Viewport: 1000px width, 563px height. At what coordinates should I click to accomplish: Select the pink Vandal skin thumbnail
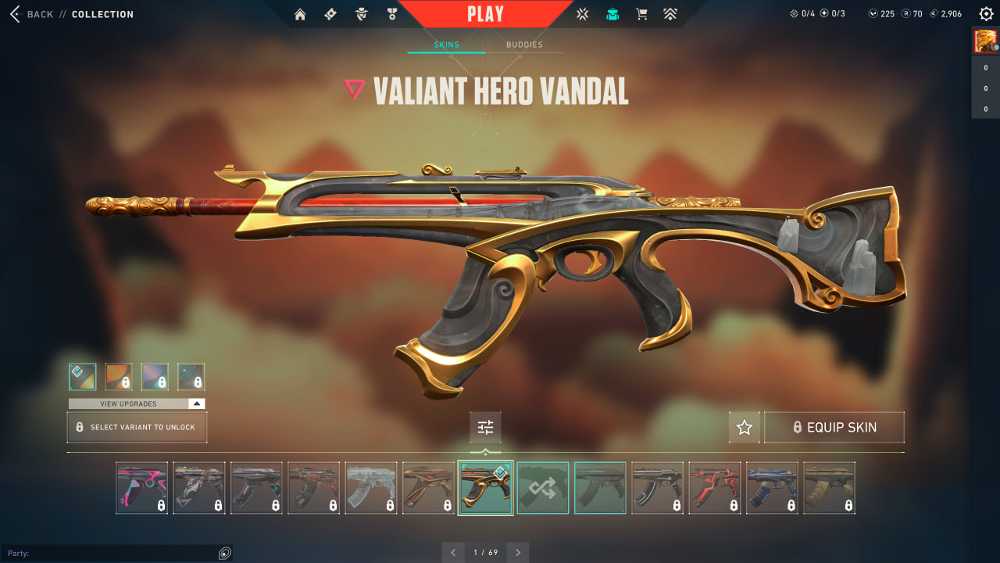tap(141, 487)
